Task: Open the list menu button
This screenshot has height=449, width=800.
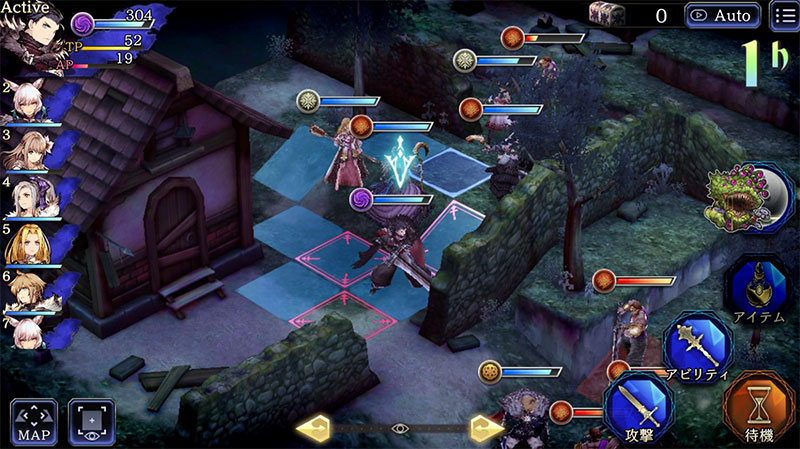Action: [785, 16]
